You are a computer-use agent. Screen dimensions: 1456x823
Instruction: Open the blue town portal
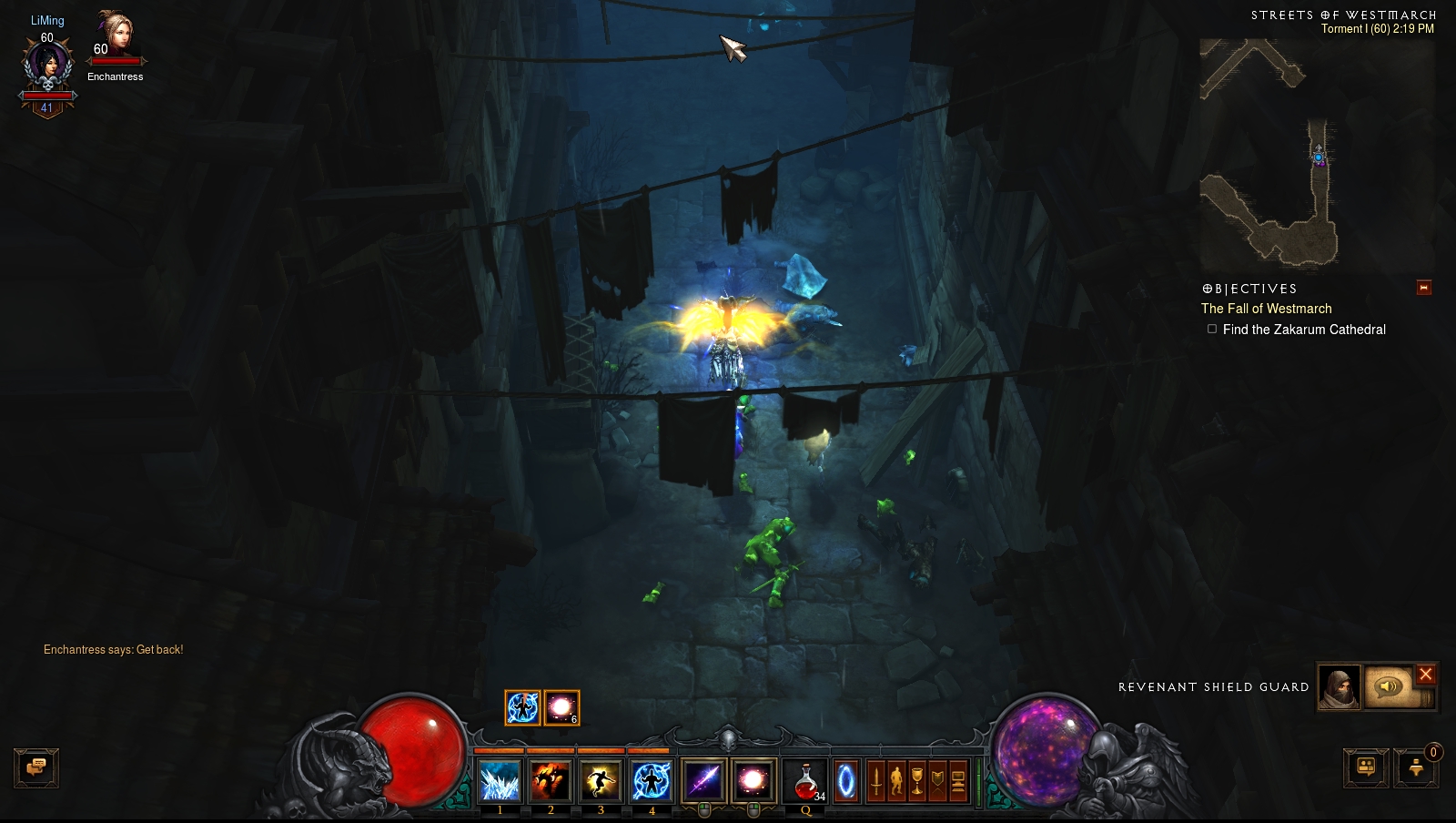coord(846,781)
